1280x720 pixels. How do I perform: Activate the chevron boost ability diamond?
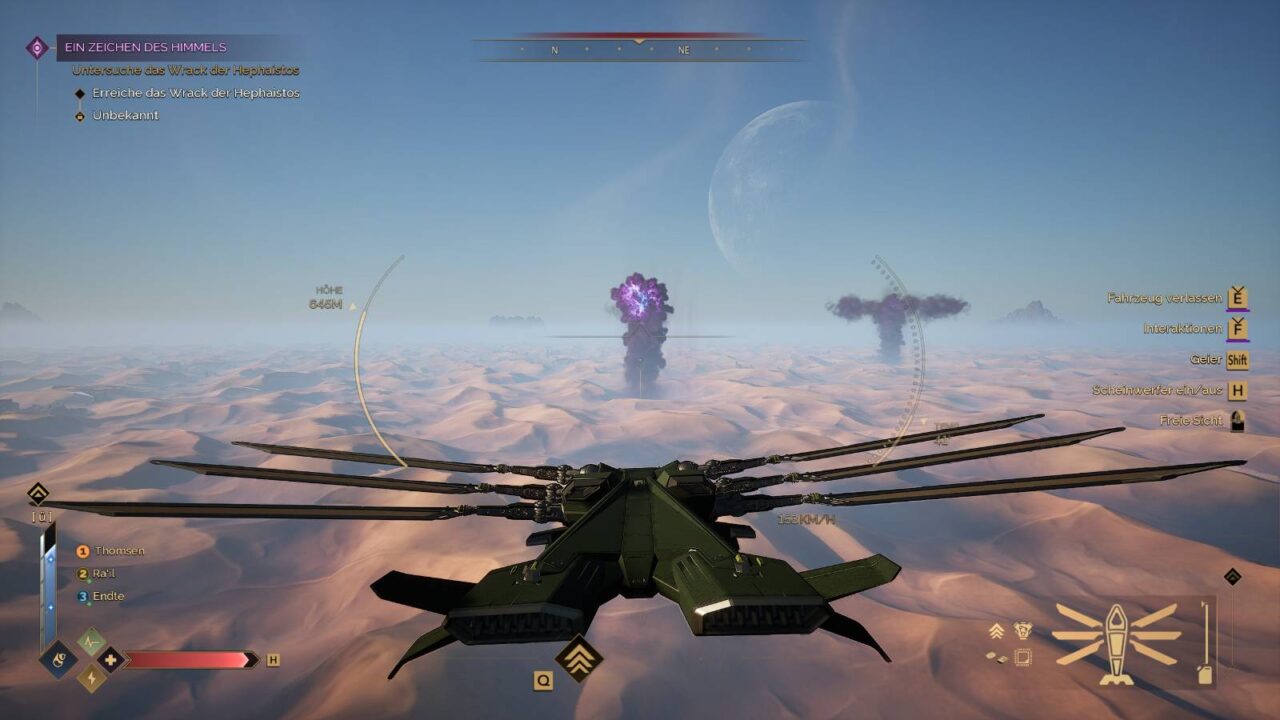(579, 658)
